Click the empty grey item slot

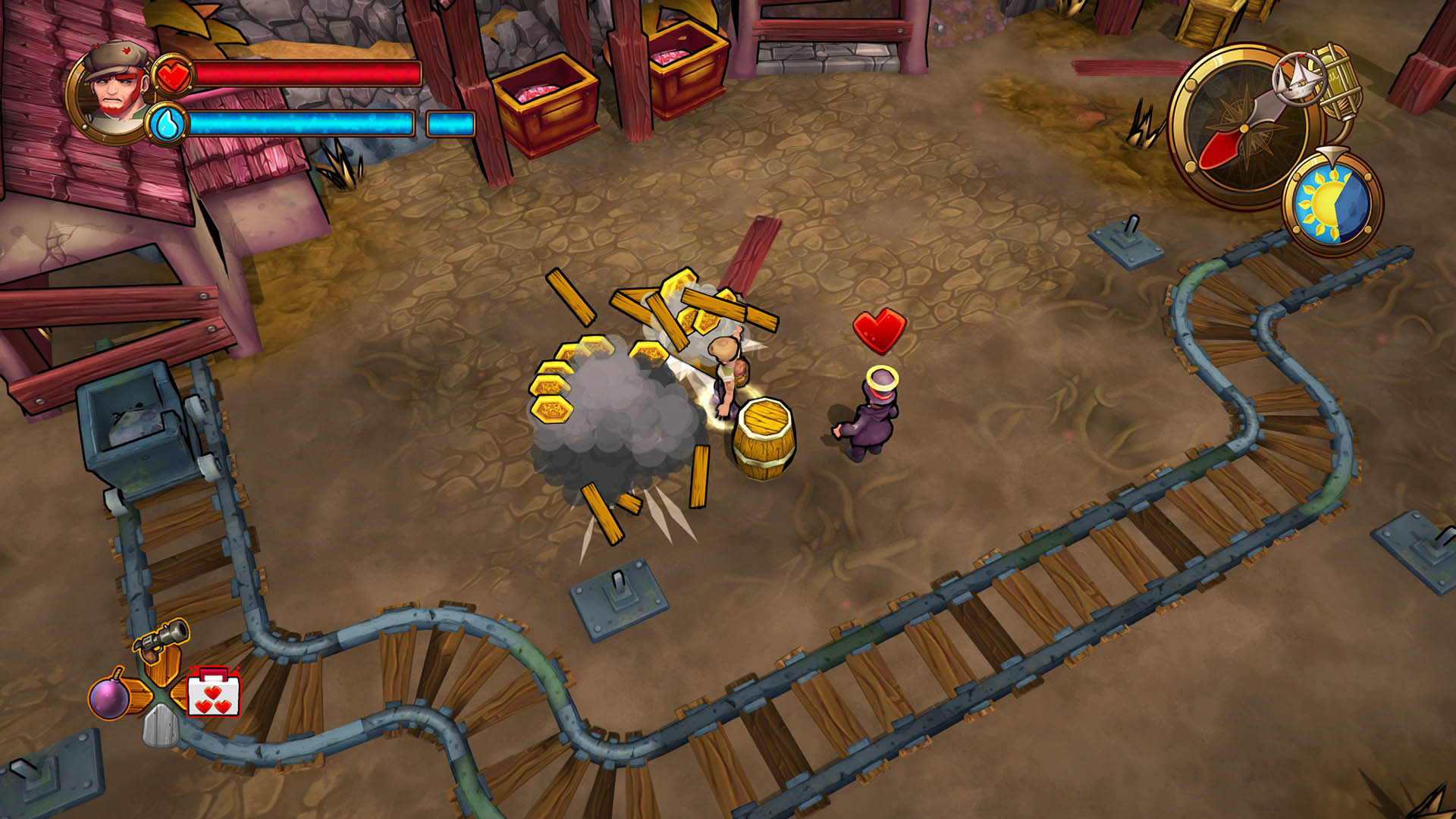161,726
